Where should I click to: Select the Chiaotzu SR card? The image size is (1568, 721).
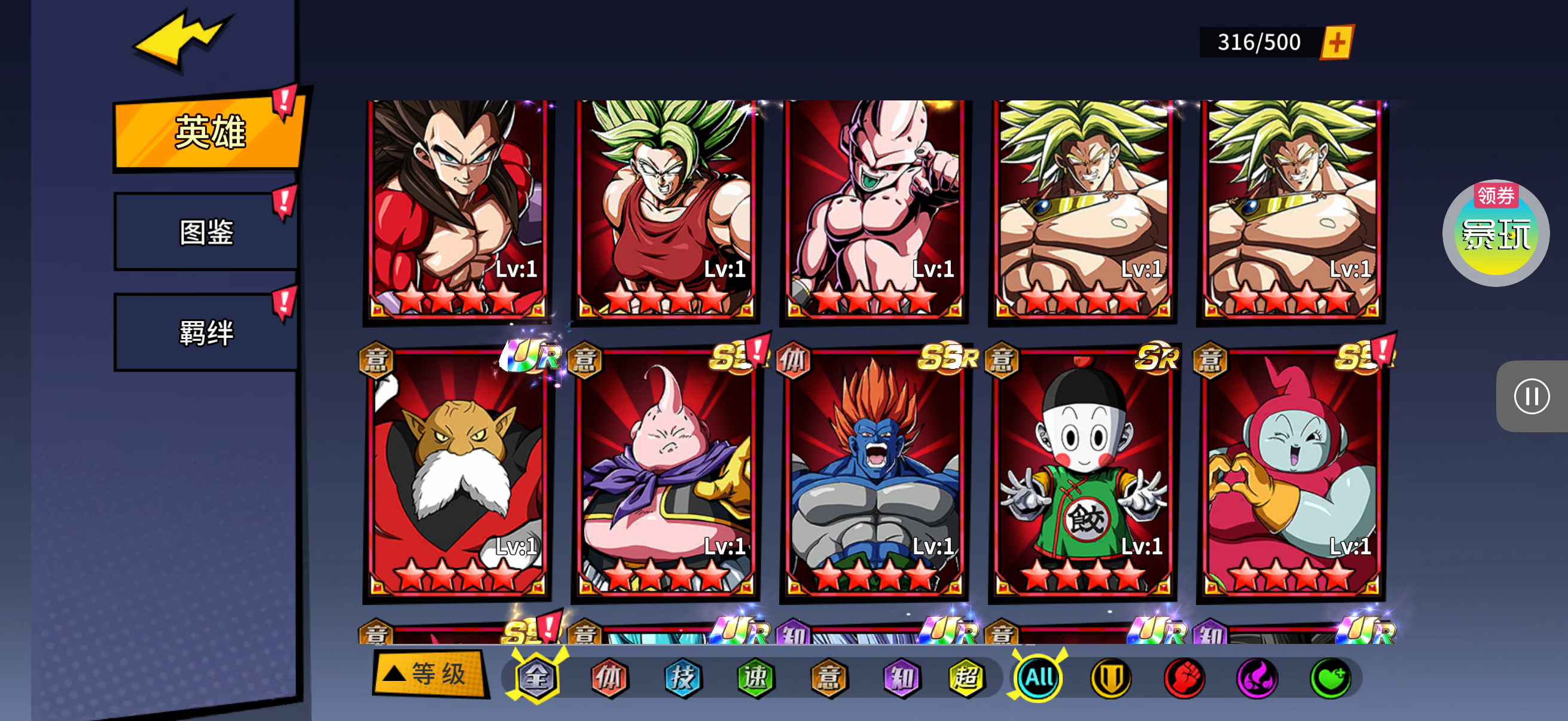point(1082,475)
